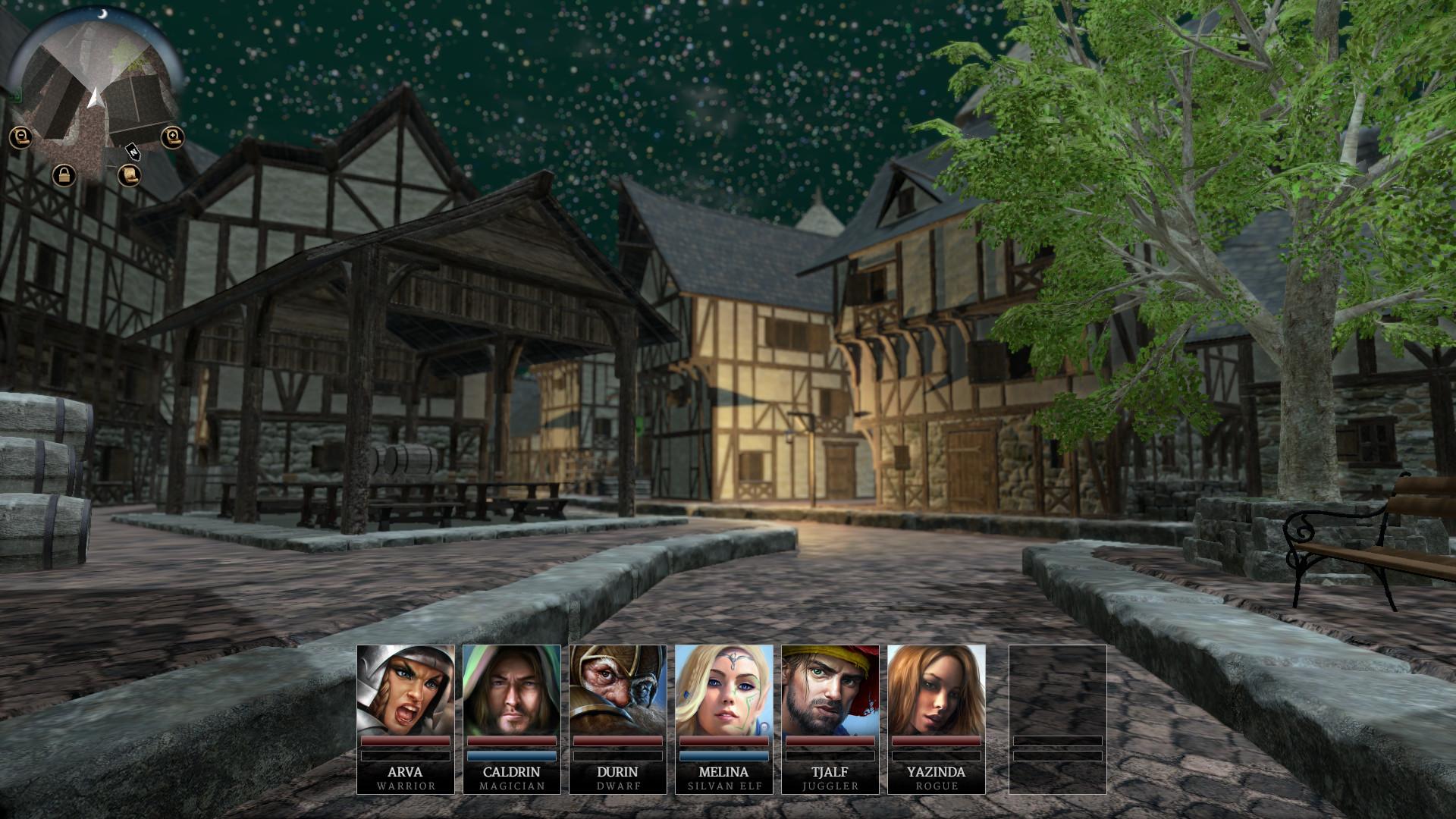1456x819 pixels.
Task: Zoom in on the minimap
Action: point(171,135)
